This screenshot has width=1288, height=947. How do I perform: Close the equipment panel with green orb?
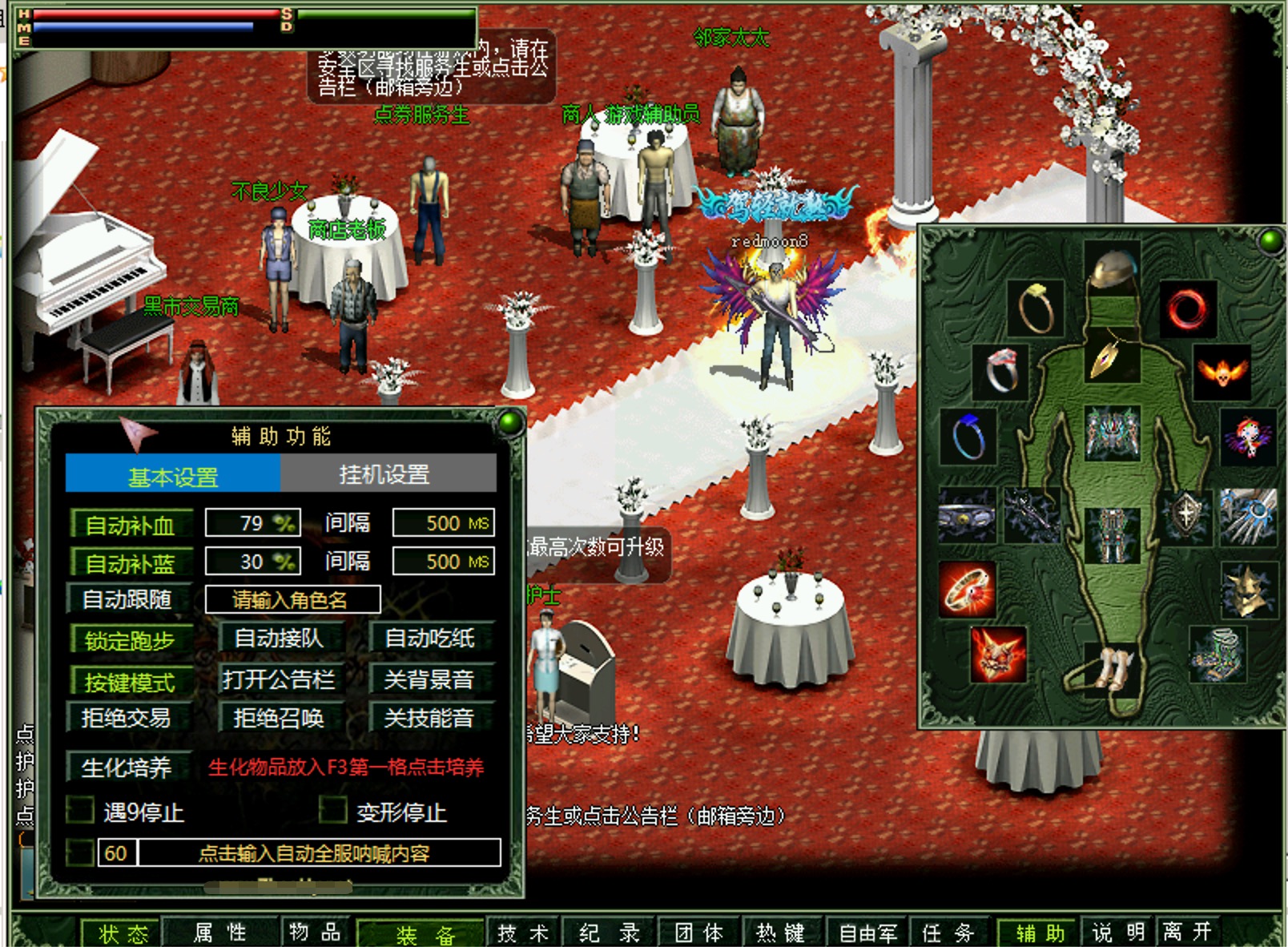tap(1269, 240)
